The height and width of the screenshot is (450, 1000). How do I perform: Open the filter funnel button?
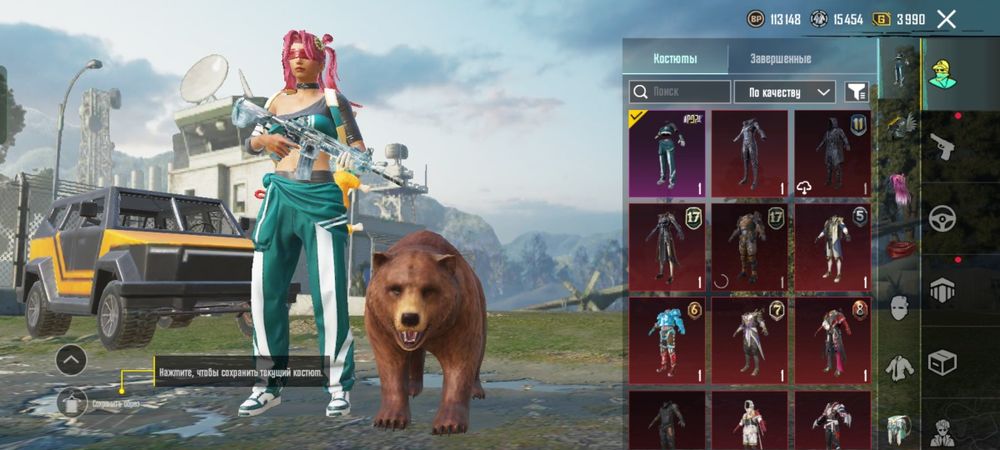pyautogui.click(x=856, y=92)
